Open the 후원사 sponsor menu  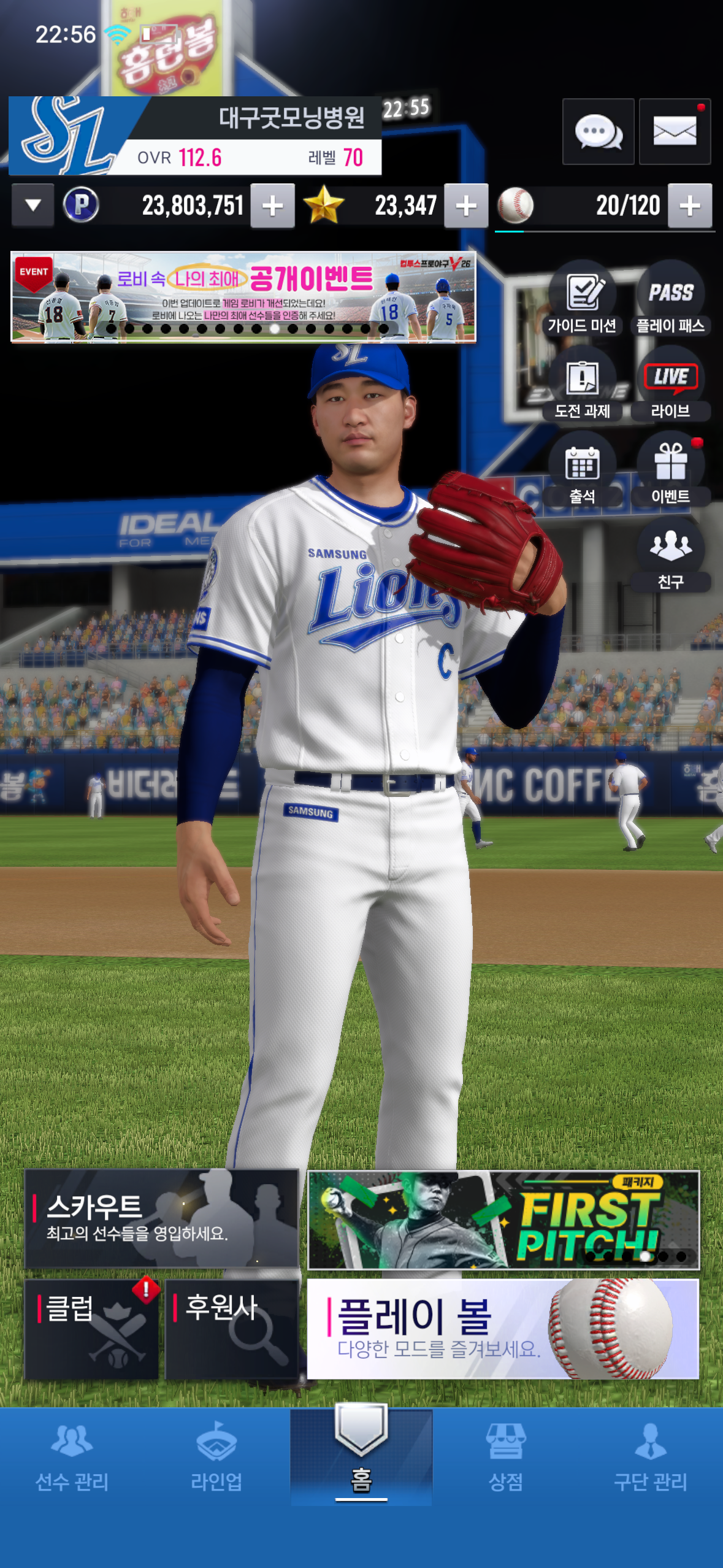[231, 1329]
